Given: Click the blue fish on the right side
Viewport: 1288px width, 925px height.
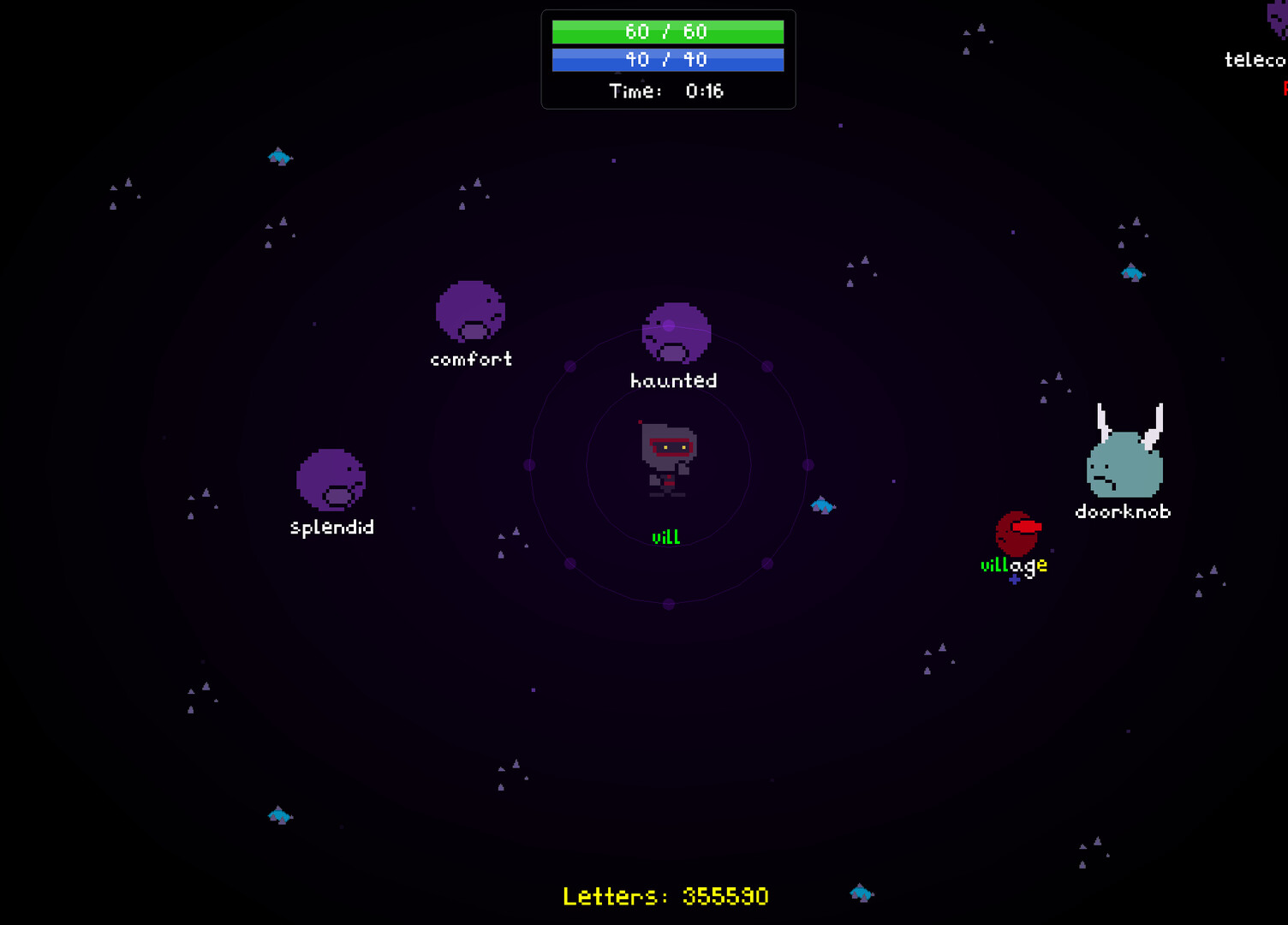Looking at the screenshot, I should tap(1132, 272).
